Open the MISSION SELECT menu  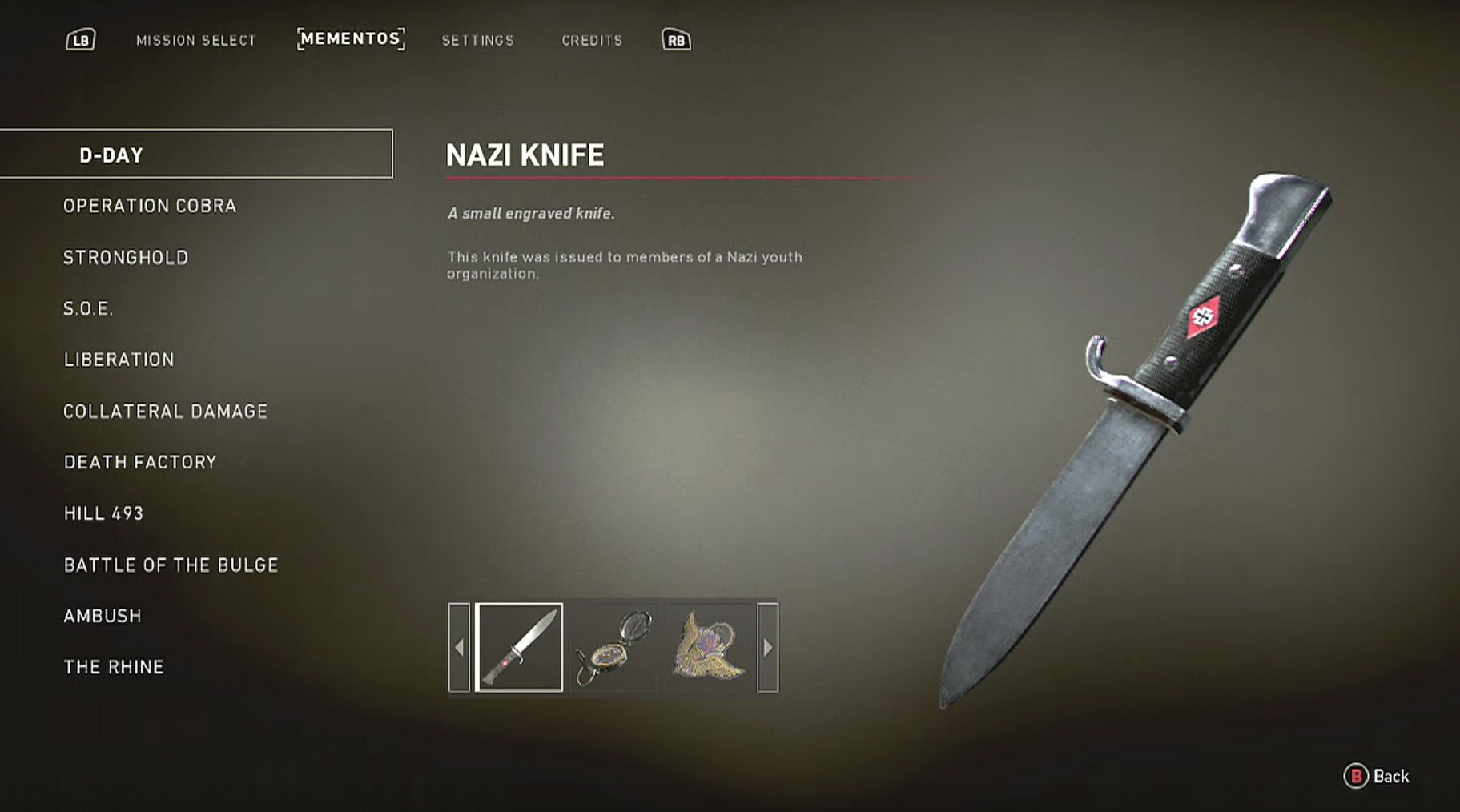pos(197,40)
